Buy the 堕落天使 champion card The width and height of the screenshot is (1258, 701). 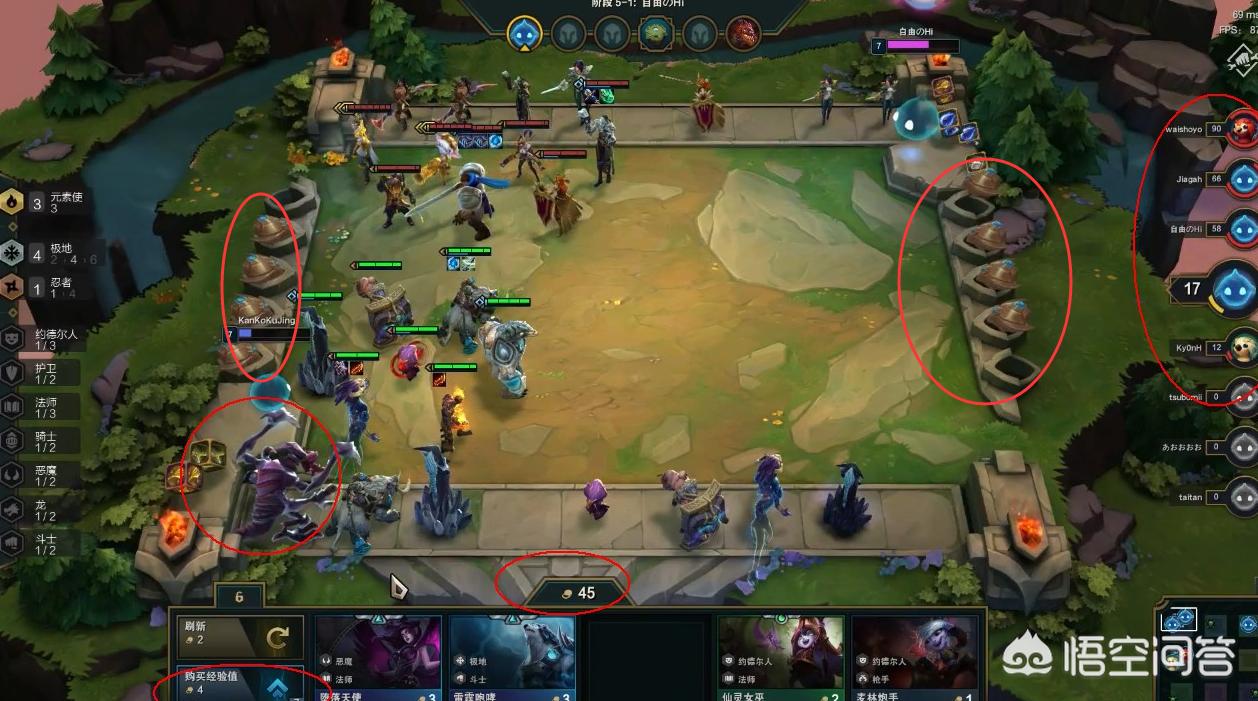[378, 658]
